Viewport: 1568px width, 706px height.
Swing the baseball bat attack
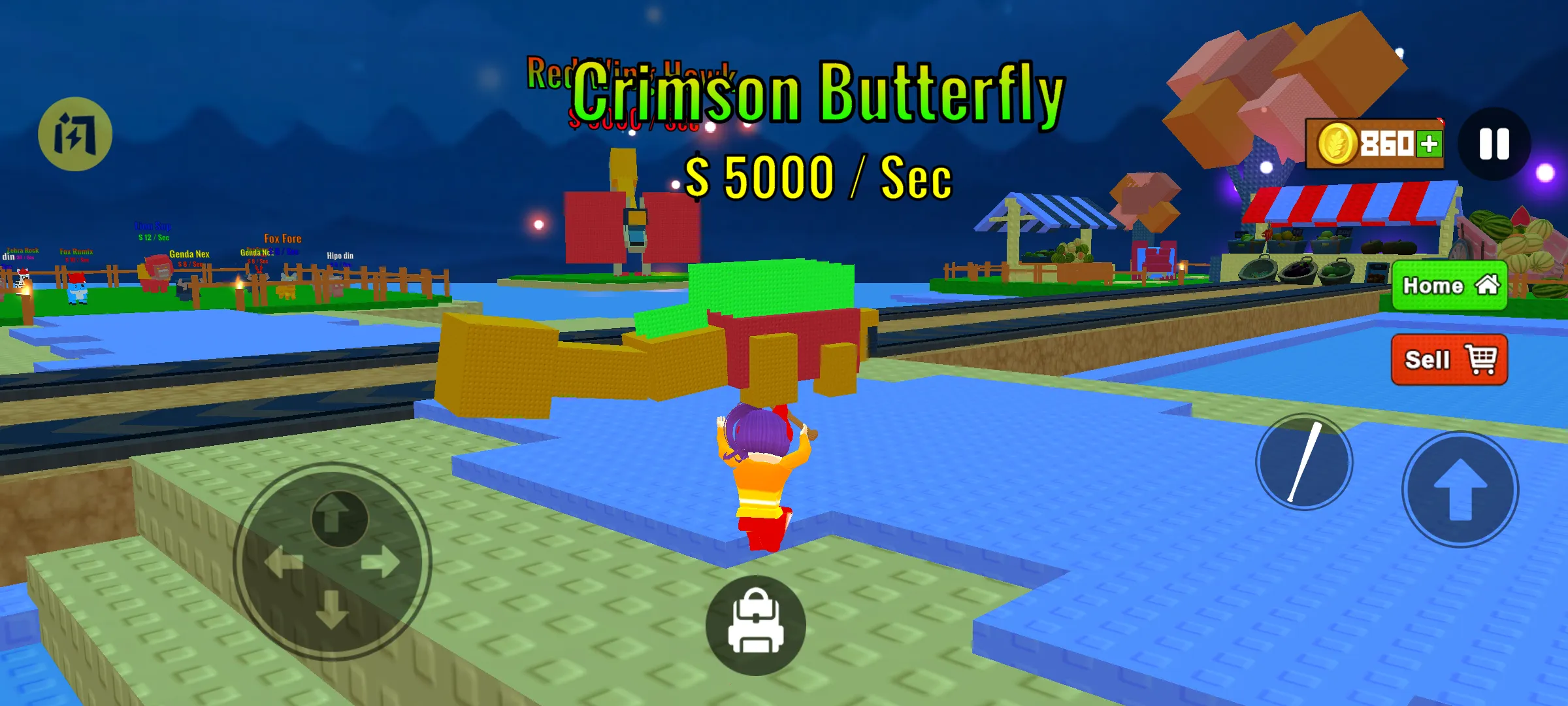(x=1304, y=462)
